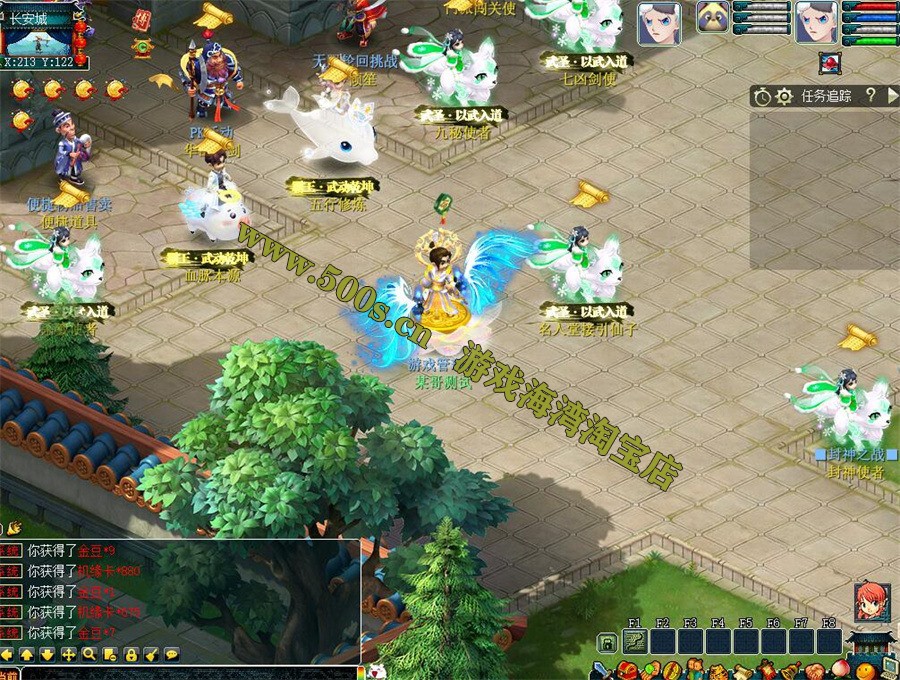Select the raccoon pet portrait
Viewport: 900px width, 680px height.
(x=712, y=17)
